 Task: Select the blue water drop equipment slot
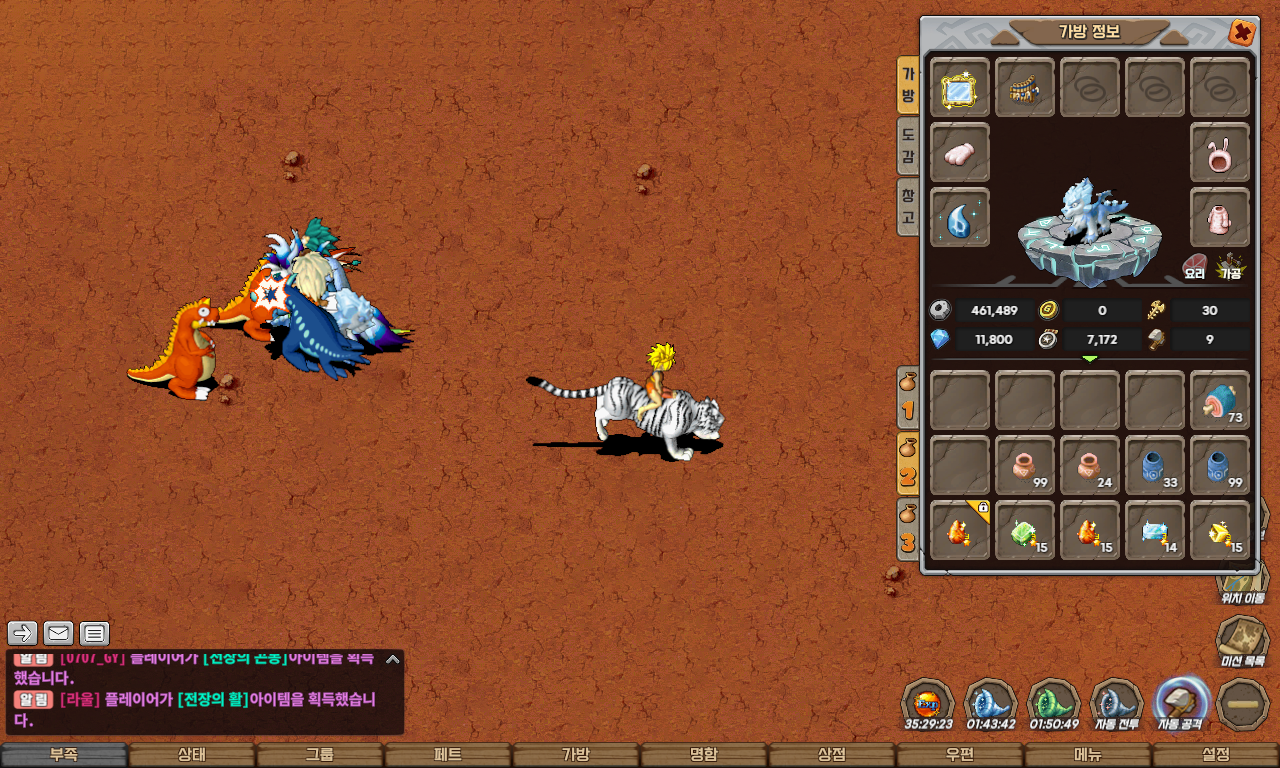pos(960,217)
